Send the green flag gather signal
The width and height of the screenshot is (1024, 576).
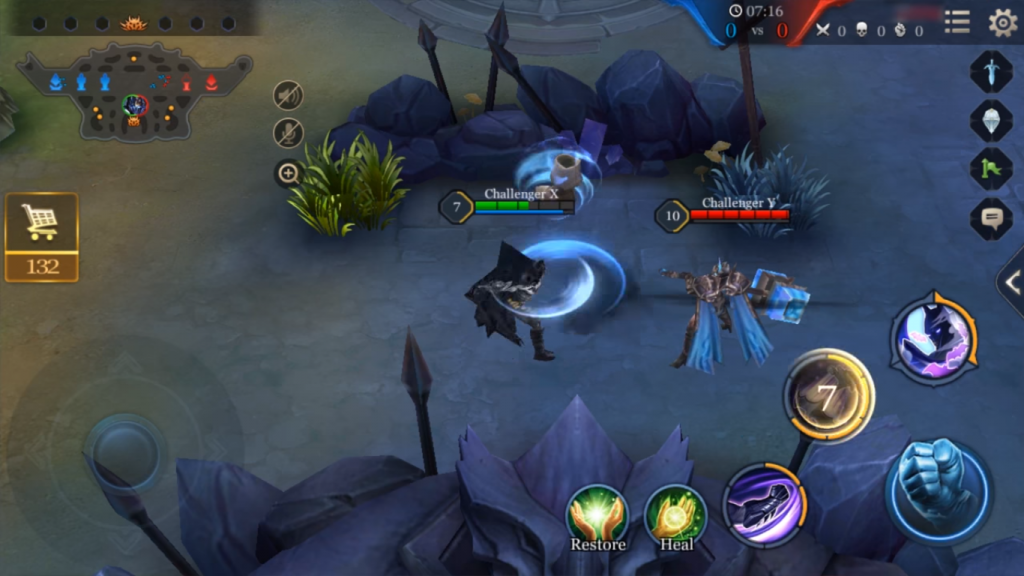click(x=990, y=168)
